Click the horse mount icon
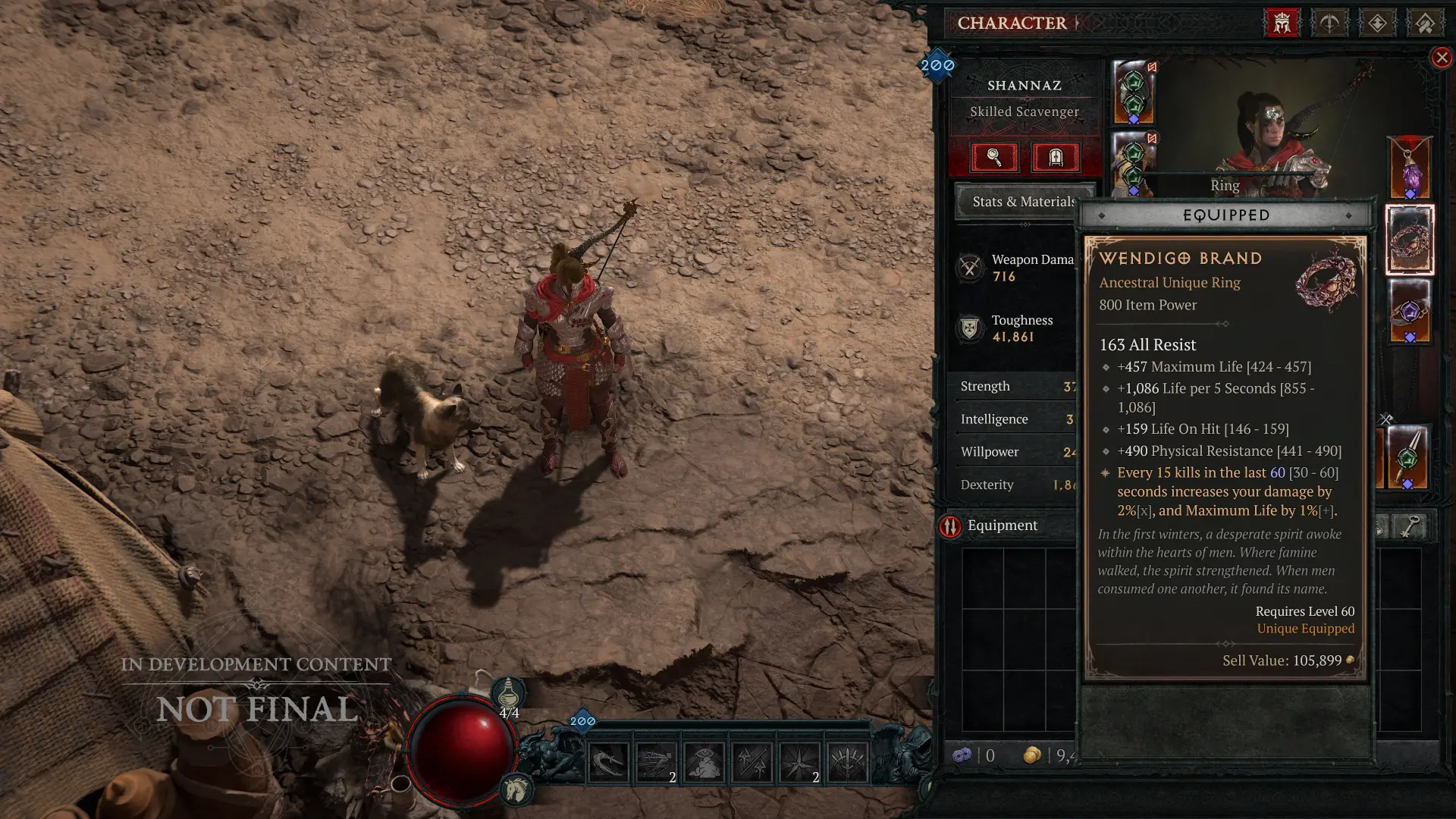Viewport: 1456px width, 819px height. coord(516,790)
